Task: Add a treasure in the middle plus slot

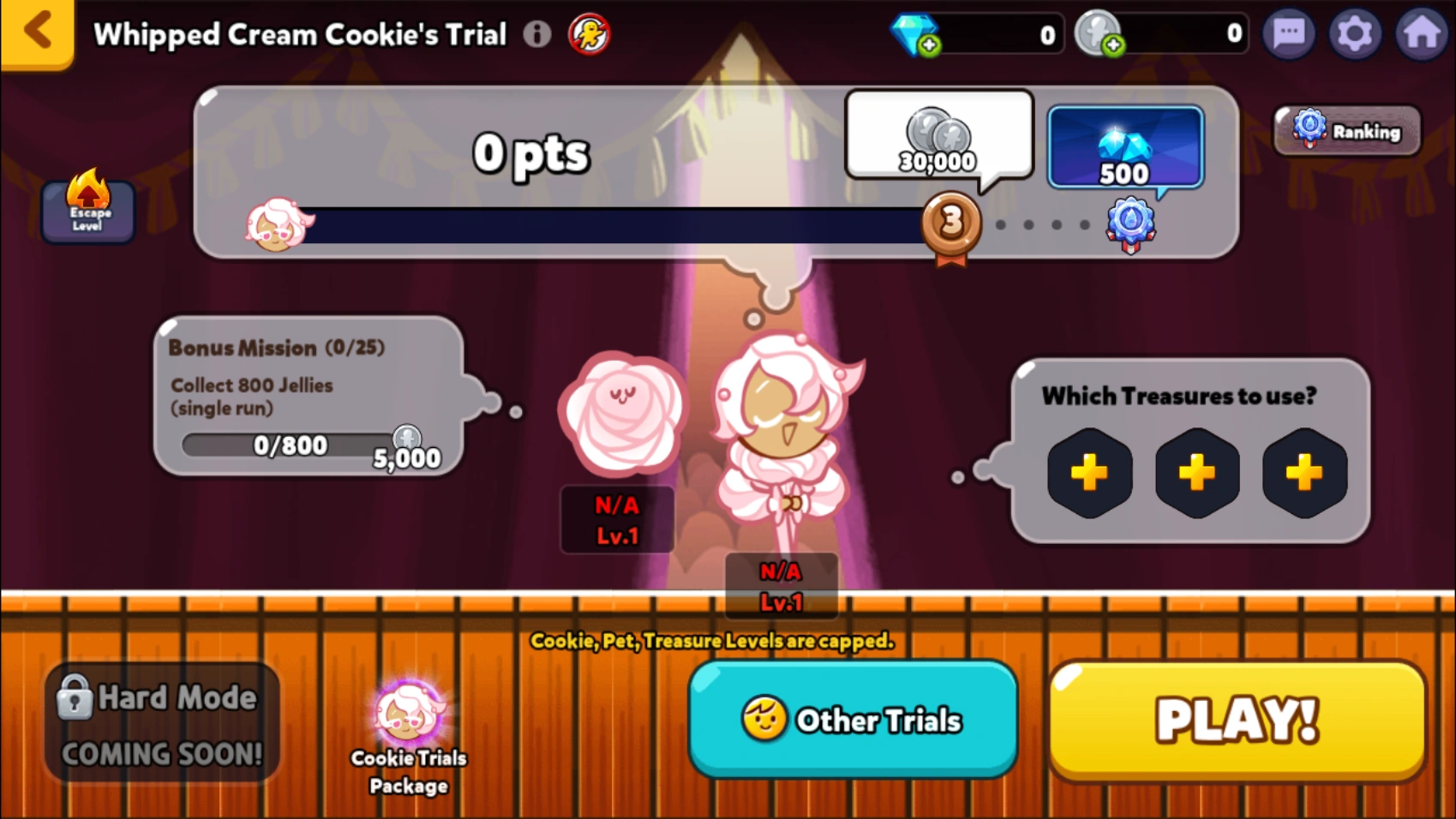Action: 1196,472
